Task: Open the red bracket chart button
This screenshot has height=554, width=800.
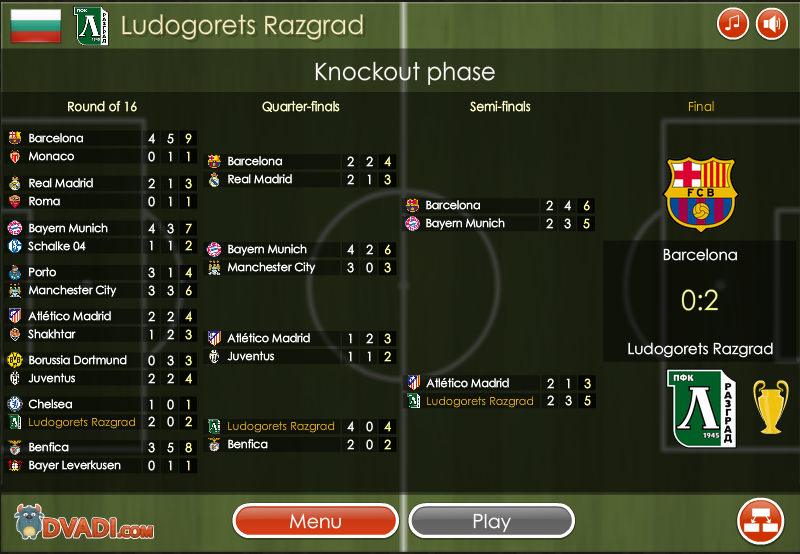Action: click(x=760, y=520)
